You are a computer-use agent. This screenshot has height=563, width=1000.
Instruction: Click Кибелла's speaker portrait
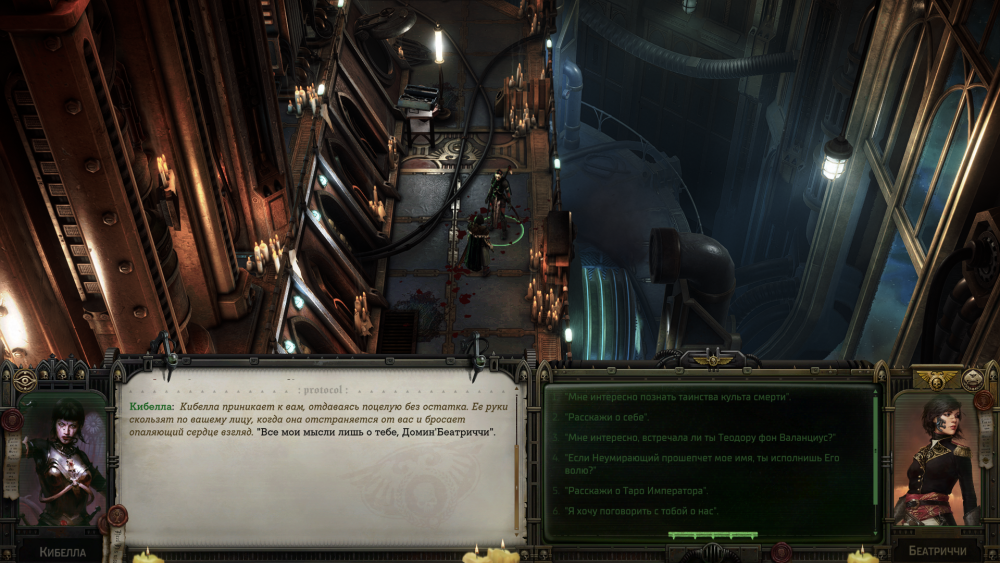pos(62,460)
